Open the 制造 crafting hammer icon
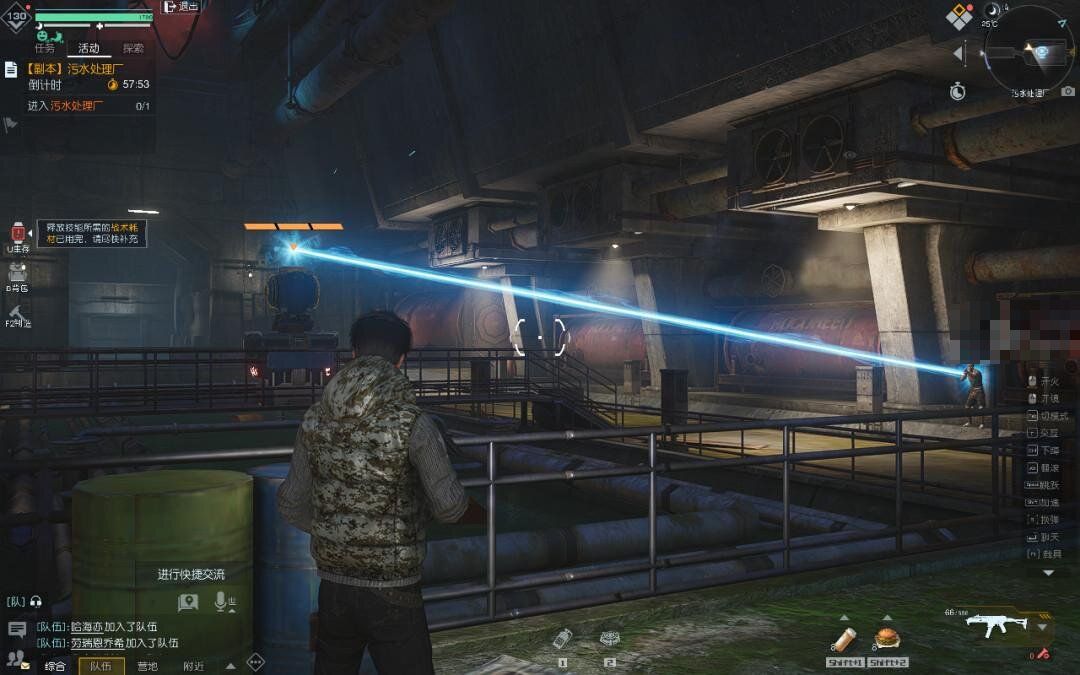 tap(17, 313)
